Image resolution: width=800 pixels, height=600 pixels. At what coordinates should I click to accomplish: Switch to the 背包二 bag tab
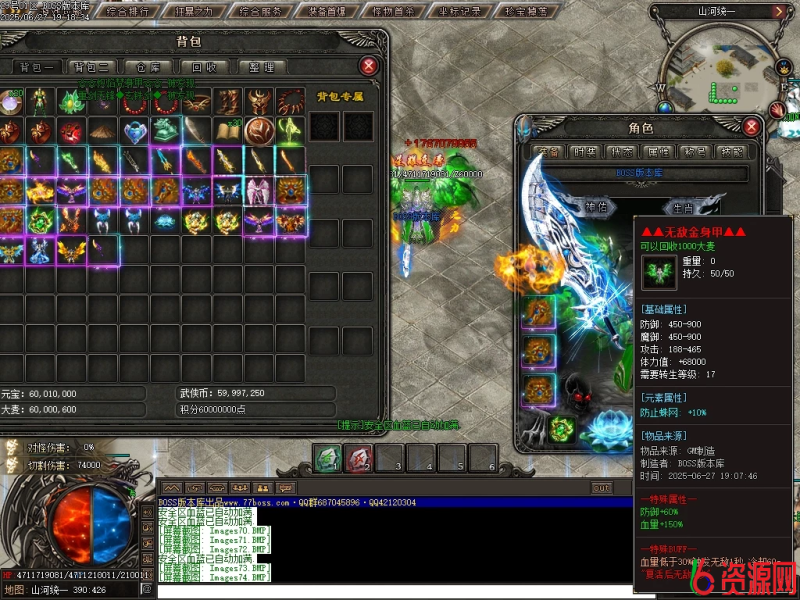[92, 67]
